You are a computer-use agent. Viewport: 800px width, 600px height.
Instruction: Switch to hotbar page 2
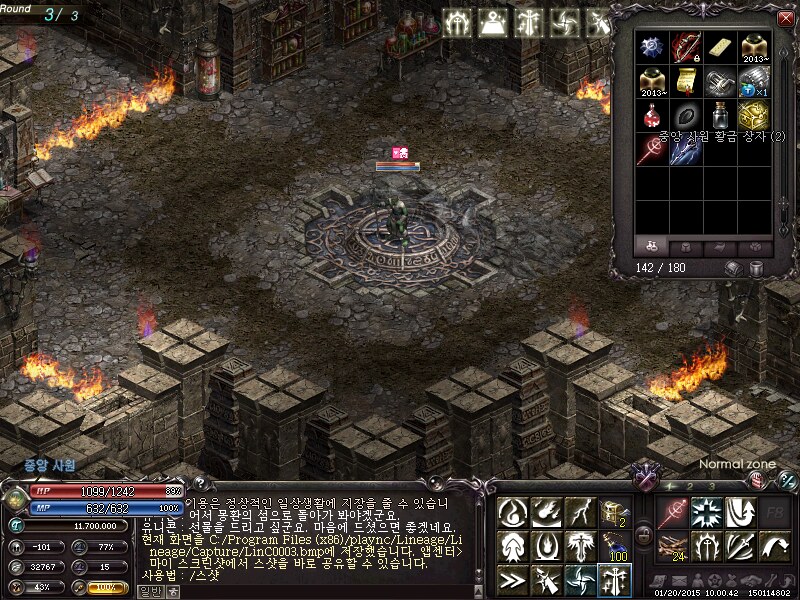click(688, 485)
